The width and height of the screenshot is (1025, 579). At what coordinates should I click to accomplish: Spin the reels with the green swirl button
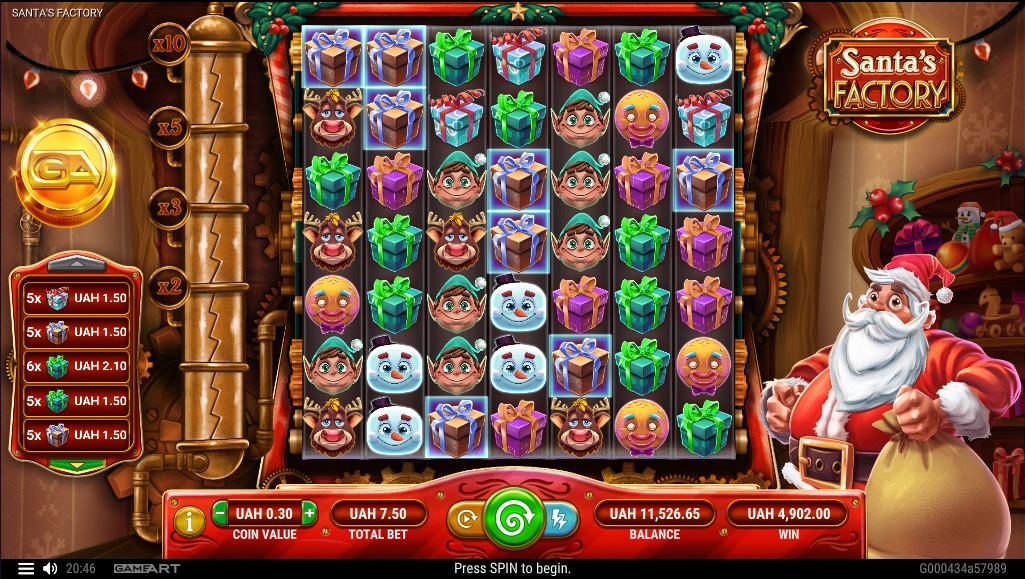click(x=512, y=520)
